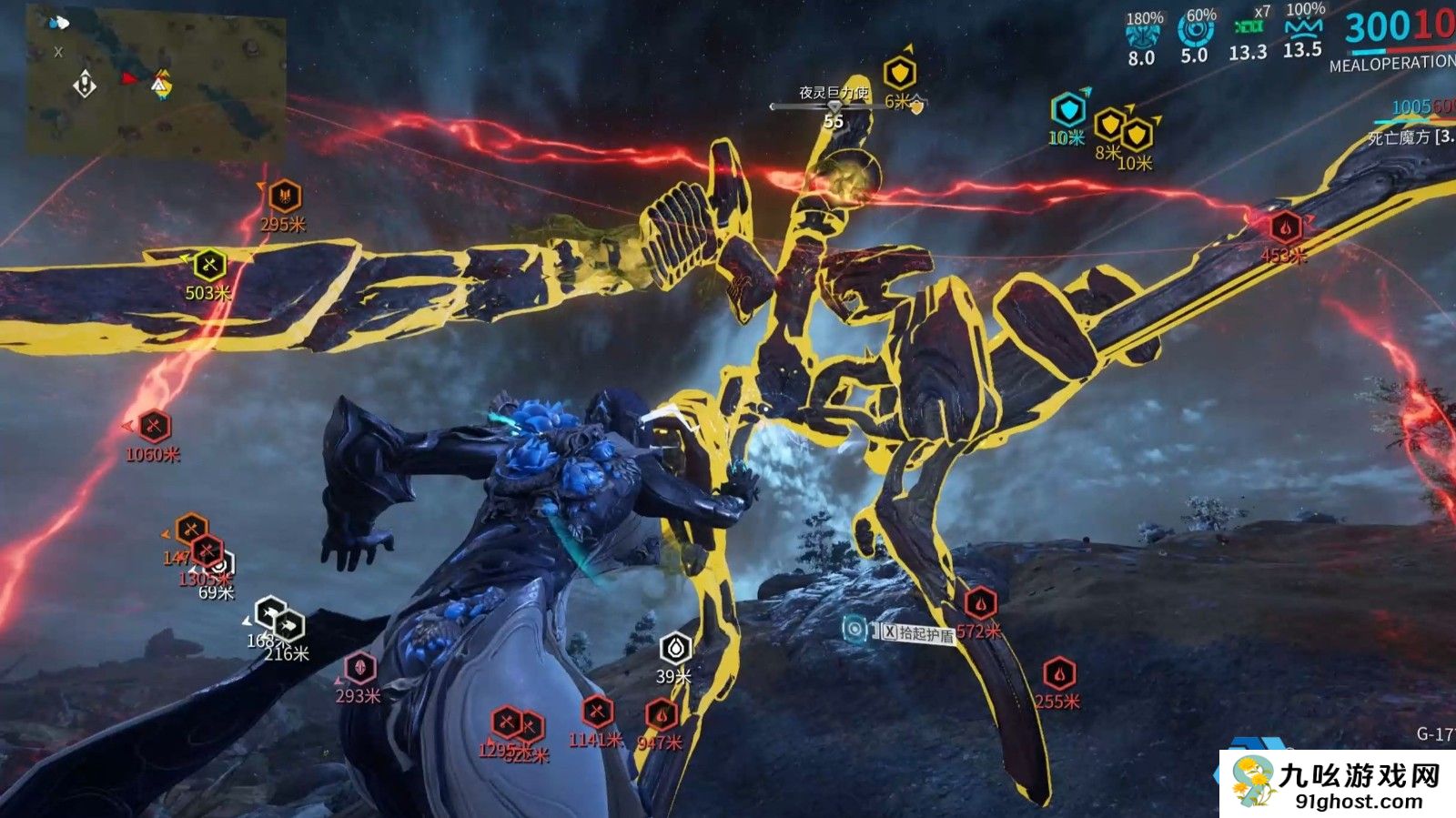Viewport: 1456px width, 818px height.
Task: Select the white droplet marker labeled 39米
Action: click(675, 648)
